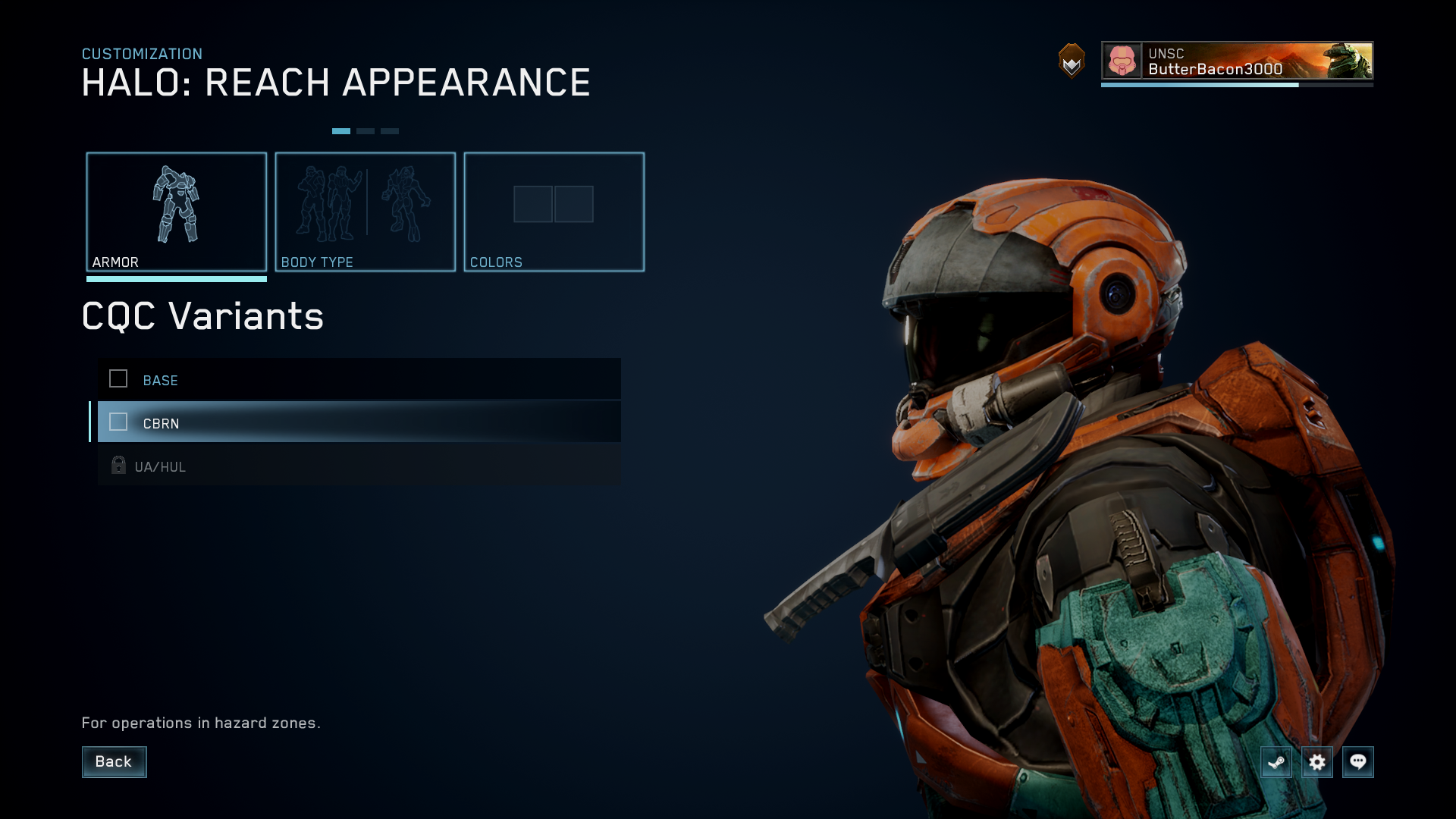Switch to the Colors tab
Screen dimensions: 1456x819
coord(554,212)
